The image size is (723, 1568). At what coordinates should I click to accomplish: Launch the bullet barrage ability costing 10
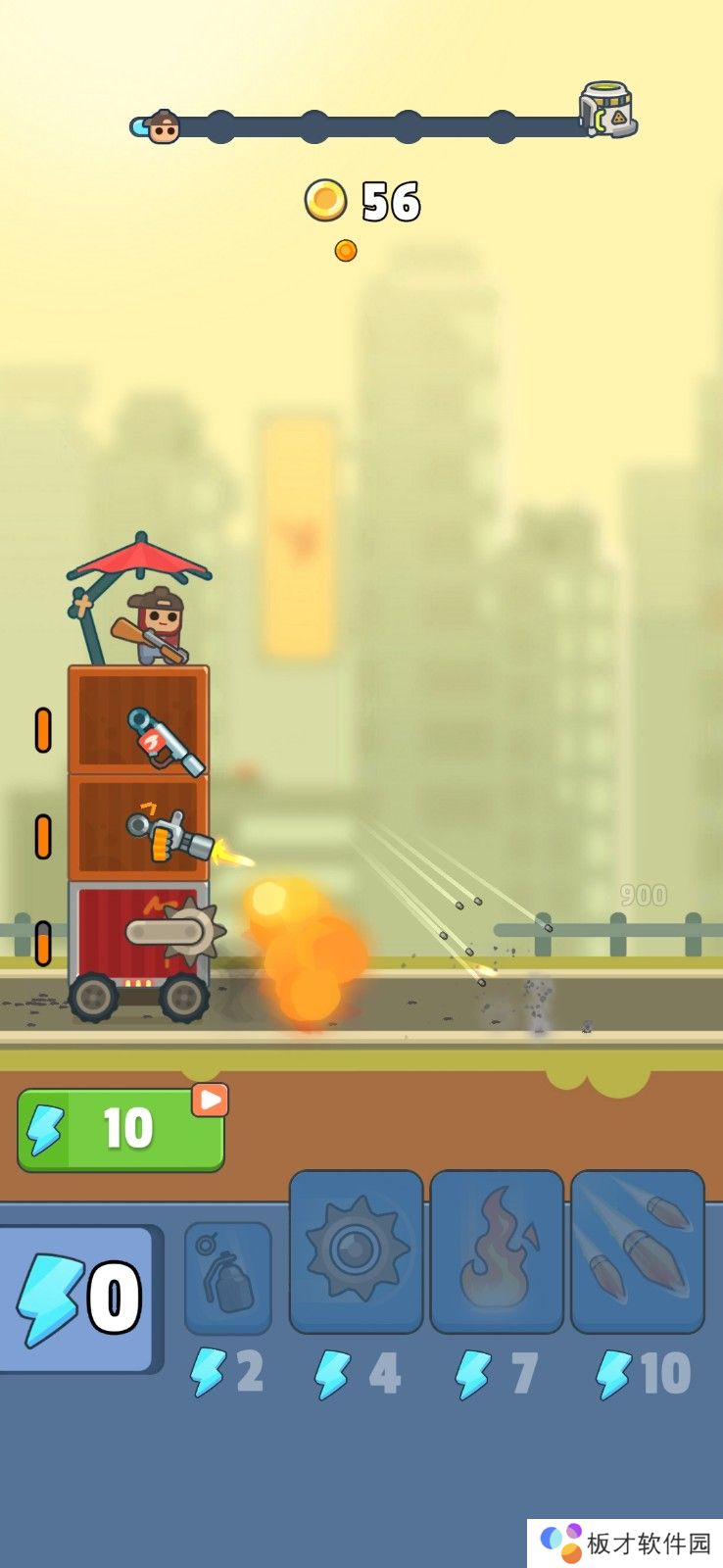coord(637,1251)
